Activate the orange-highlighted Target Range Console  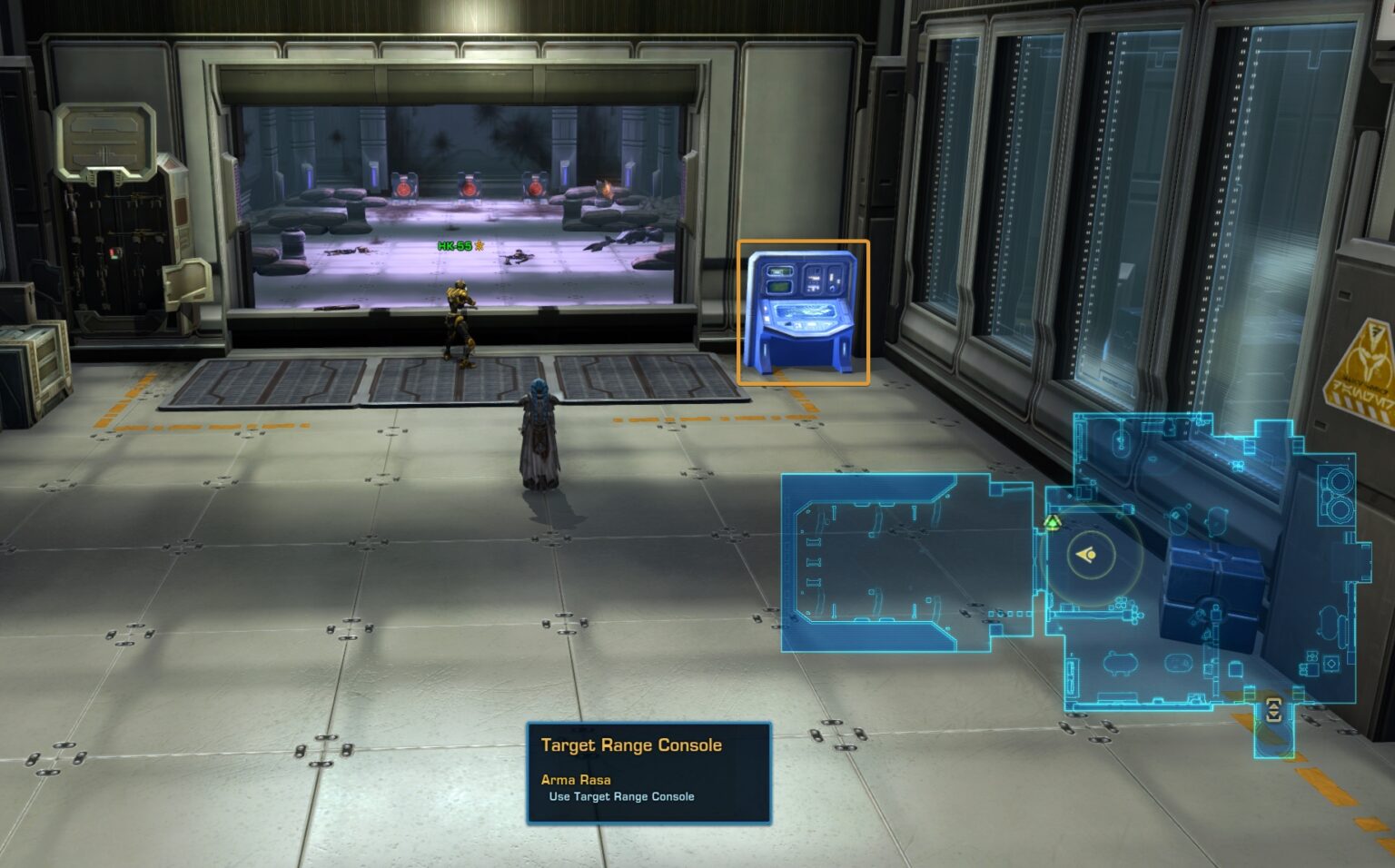point(803,313)
